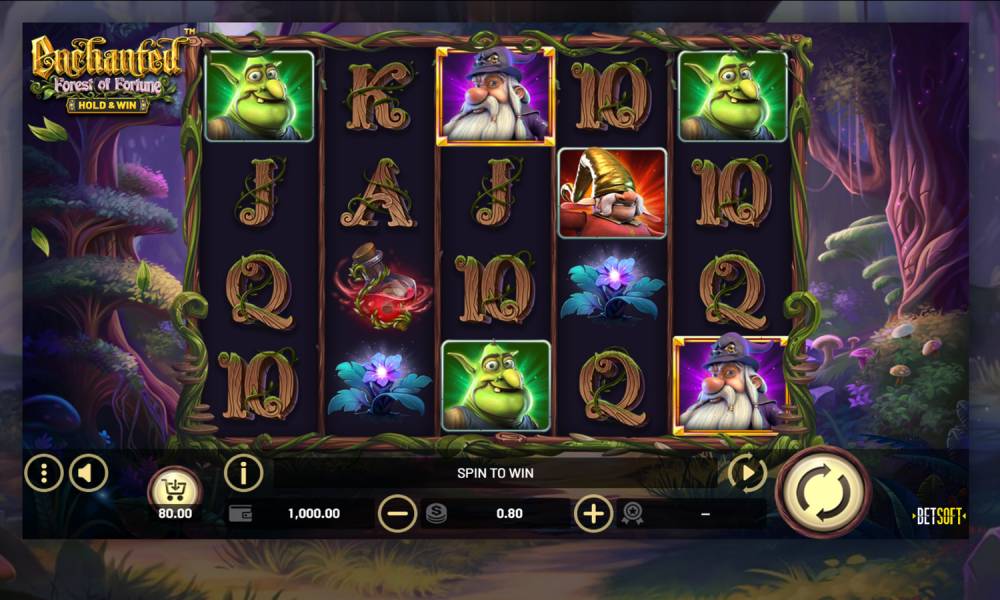The width and height of the screenshot is (1000, 600).
Task: Decrease the bet with the minus button
Action: click(397, 514)
